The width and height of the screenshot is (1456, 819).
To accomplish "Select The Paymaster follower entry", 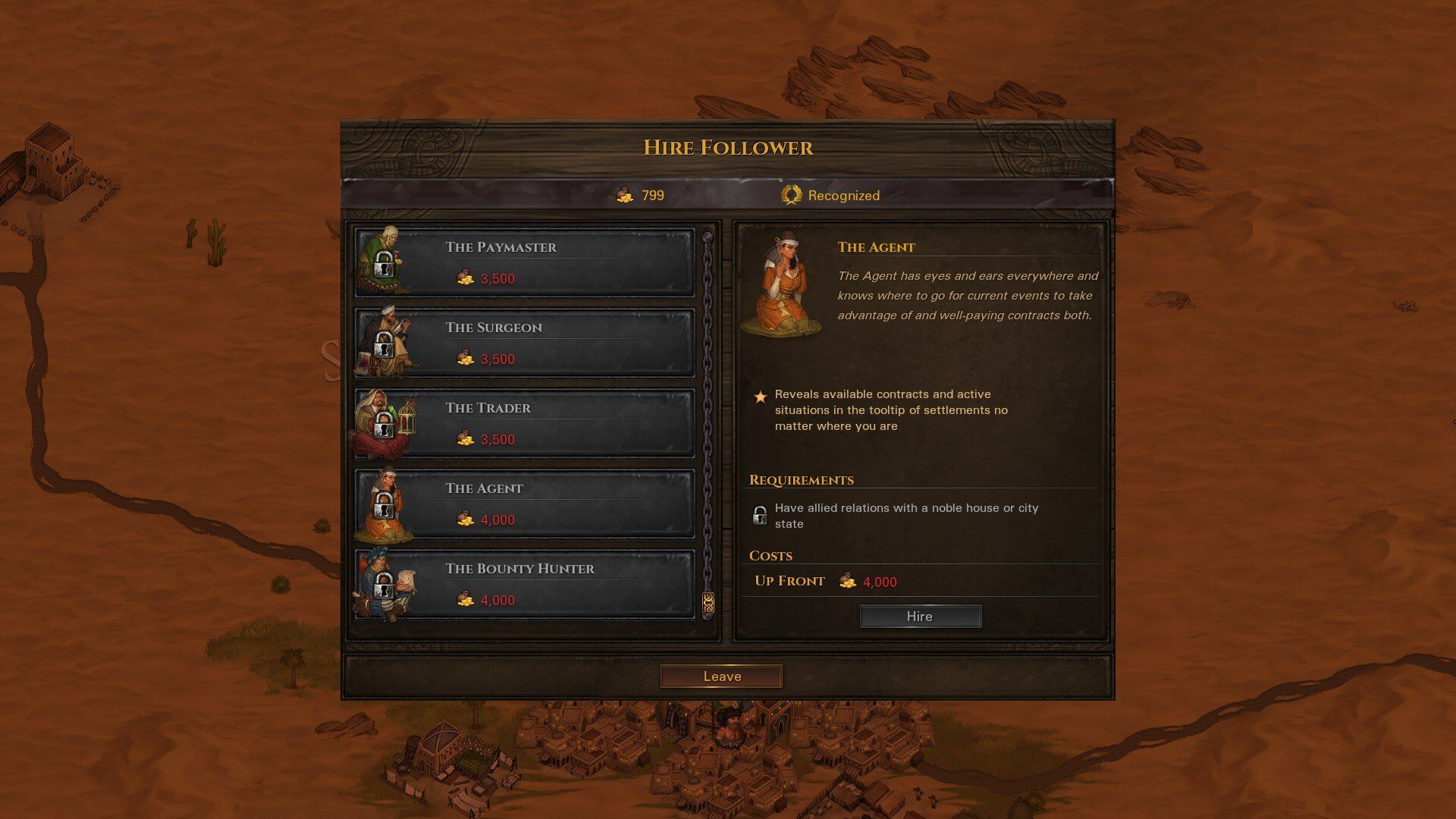I will click(525, 262).
